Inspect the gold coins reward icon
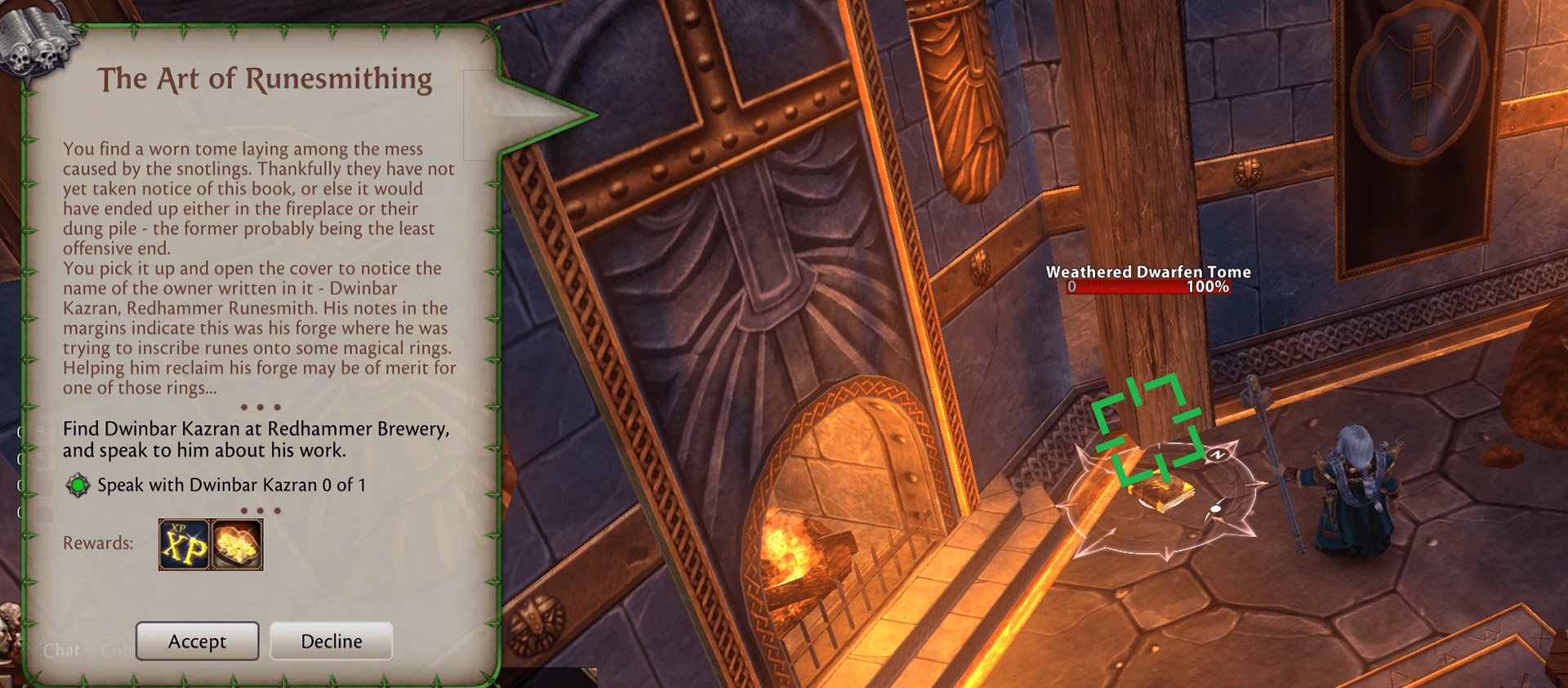Image resolution: width=1568 pixels, height=688 pixels. tap(237, 544)
